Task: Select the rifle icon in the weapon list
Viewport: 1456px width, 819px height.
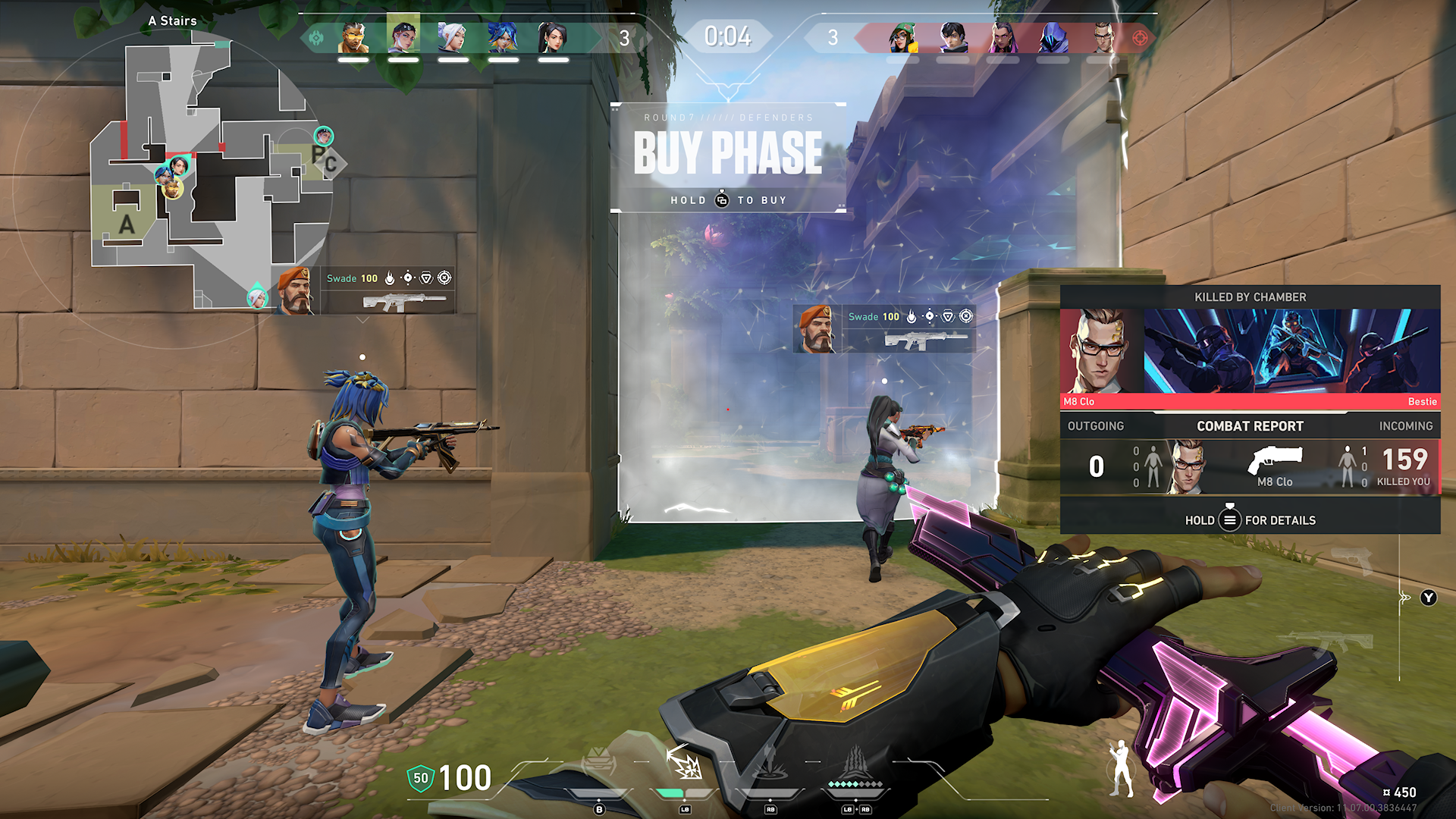Action: (x=1331, y=642)
